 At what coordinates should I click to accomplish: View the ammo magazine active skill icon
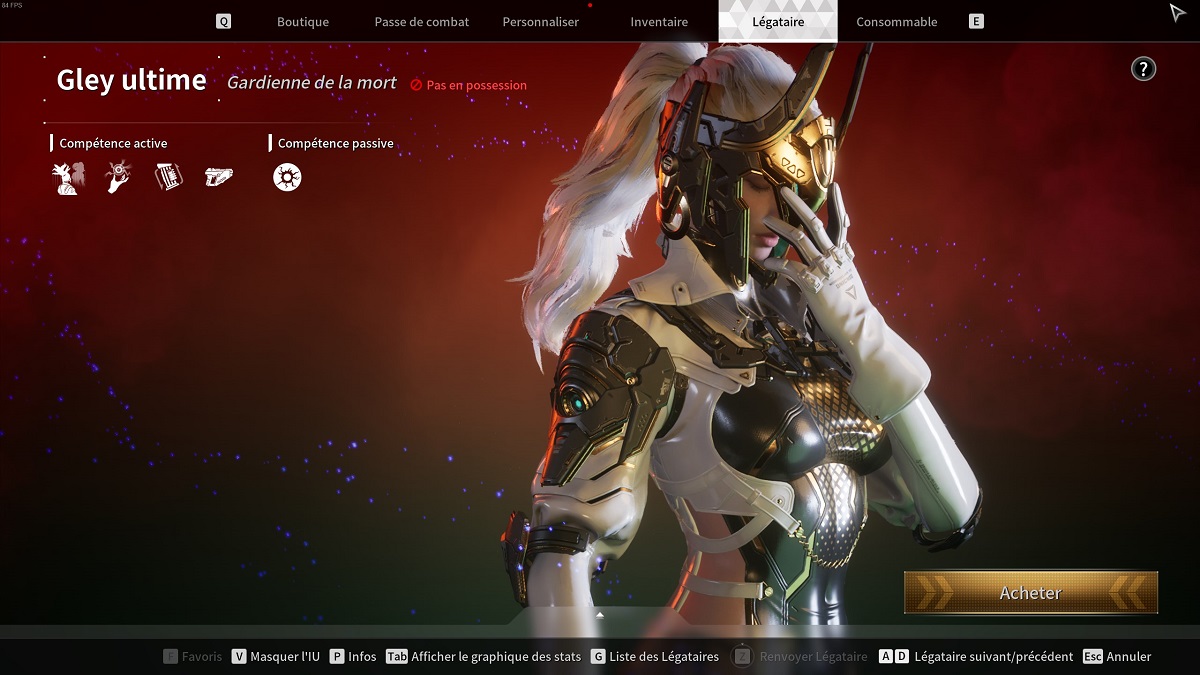coord(168,178)
